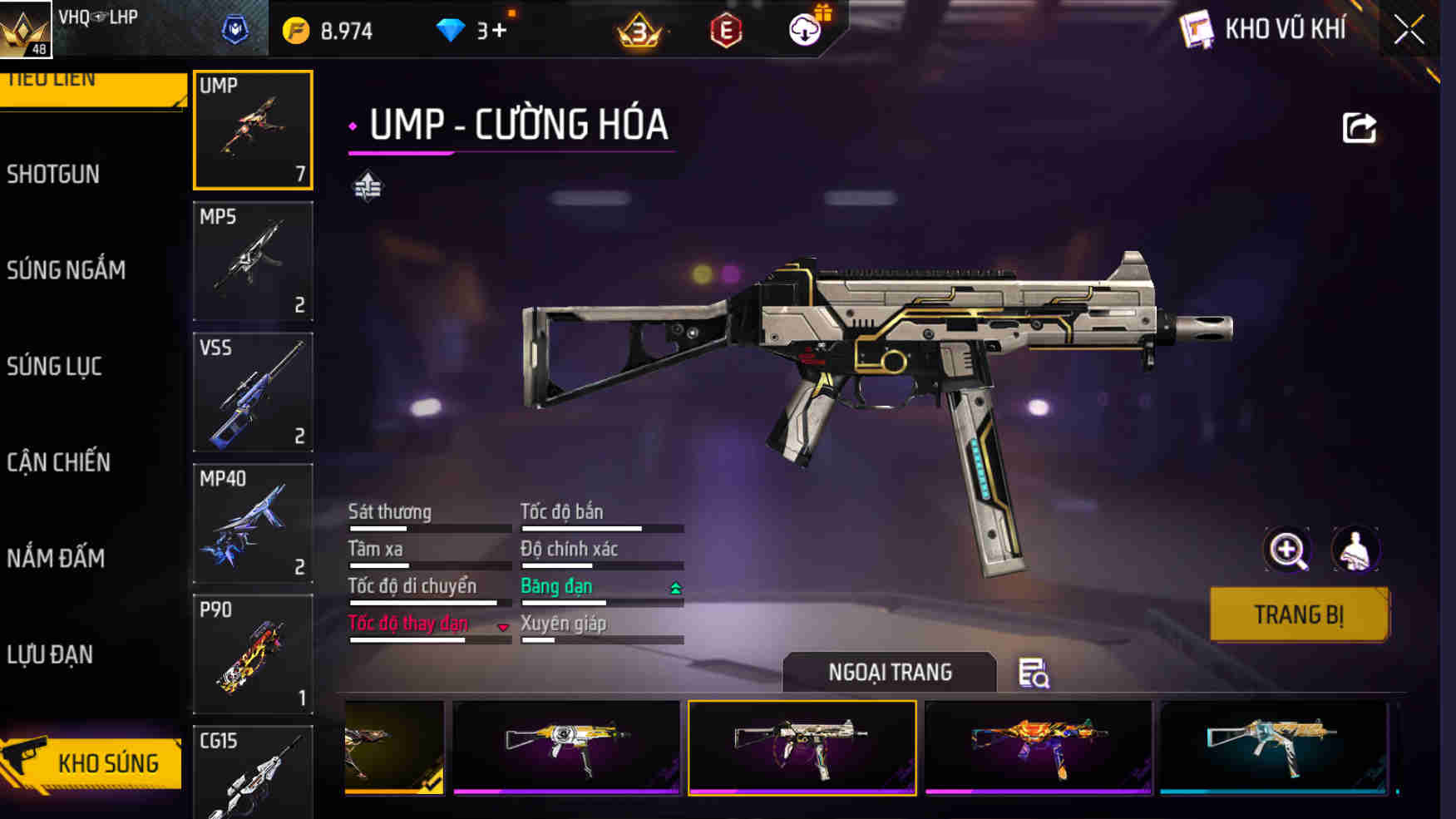Select the P90 weapon slot
1456x819 pixels.
253,654
